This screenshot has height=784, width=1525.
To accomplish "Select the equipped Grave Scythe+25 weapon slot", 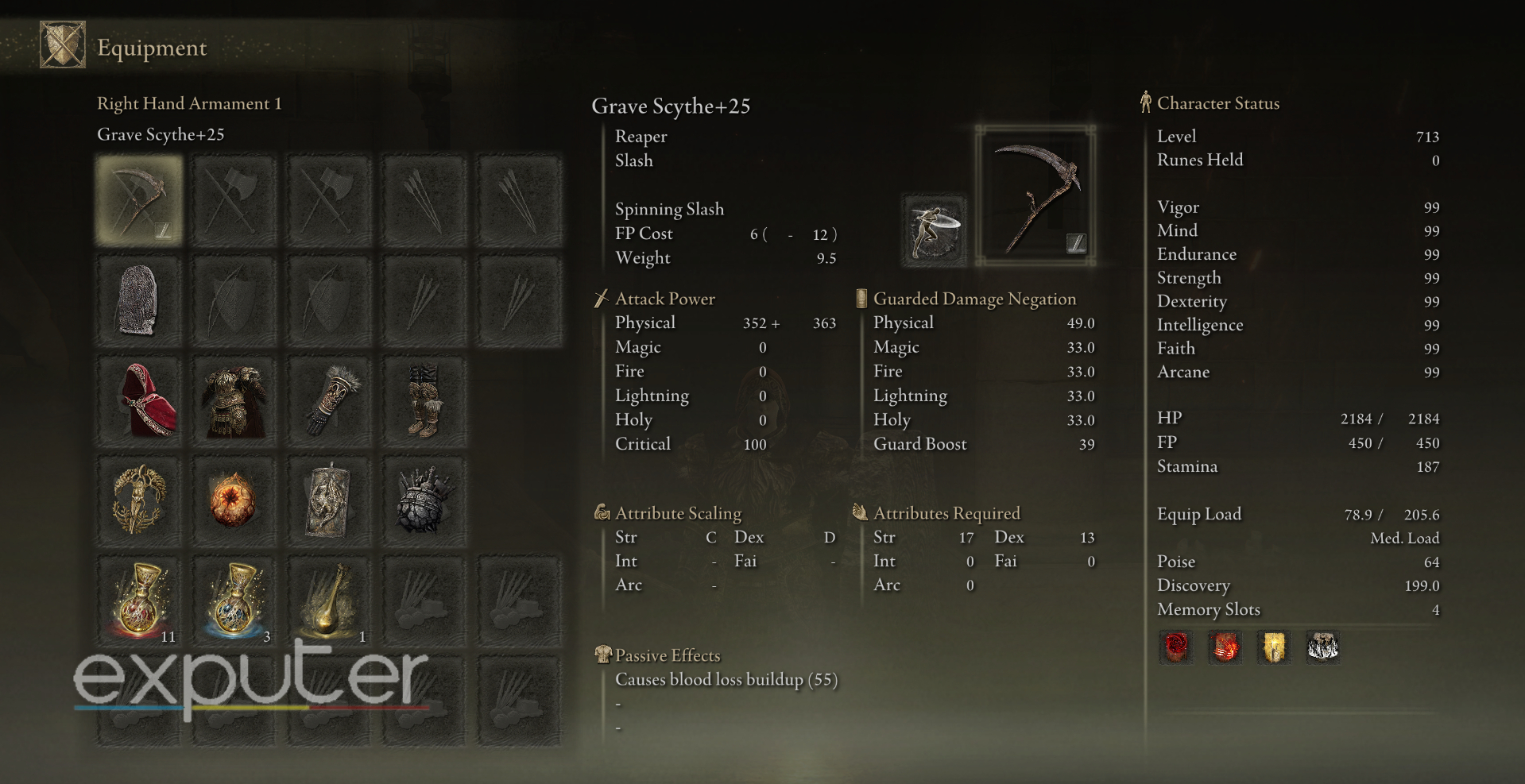I will click(138, 199).
